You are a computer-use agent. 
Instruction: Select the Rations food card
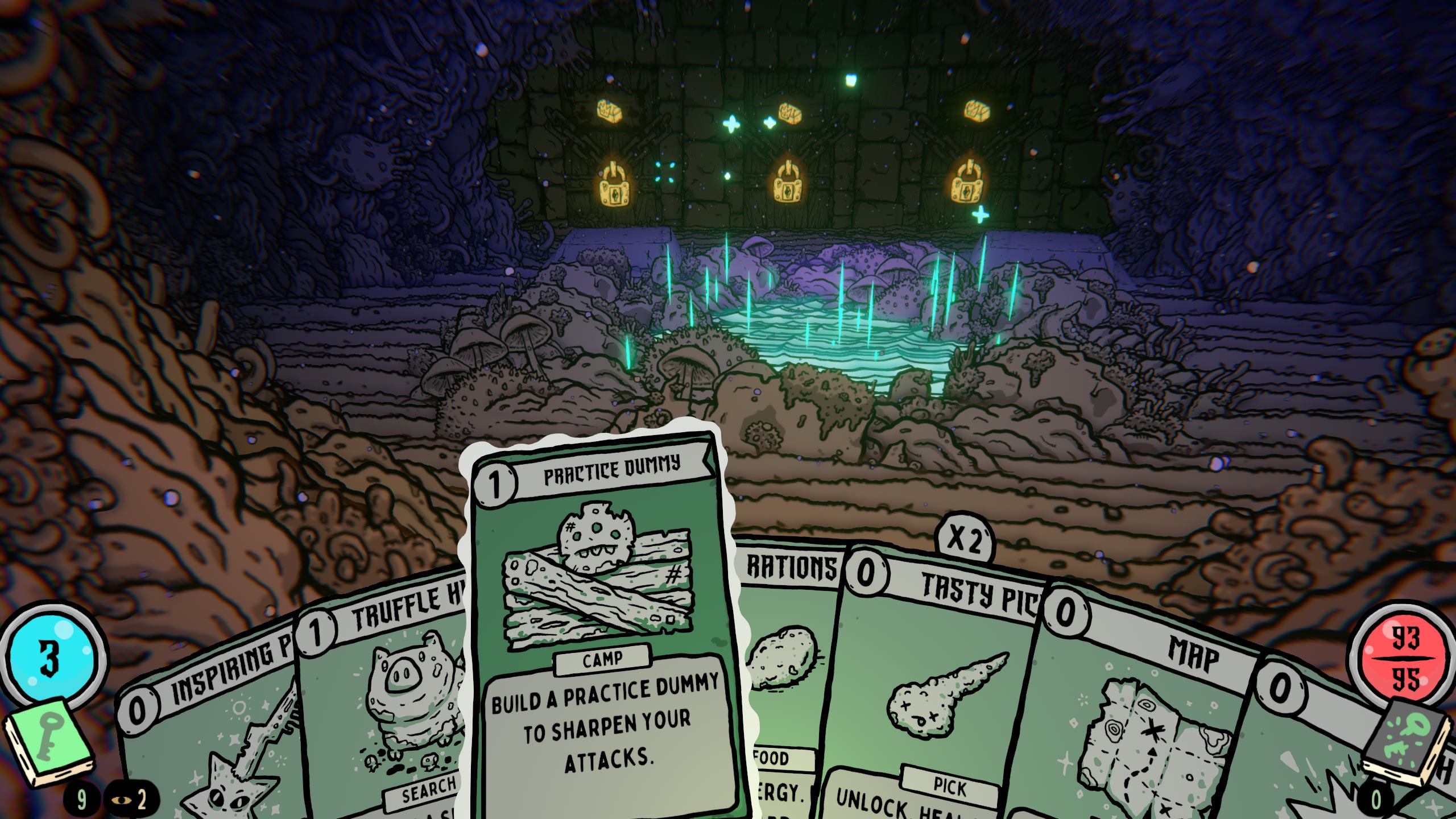791,654
